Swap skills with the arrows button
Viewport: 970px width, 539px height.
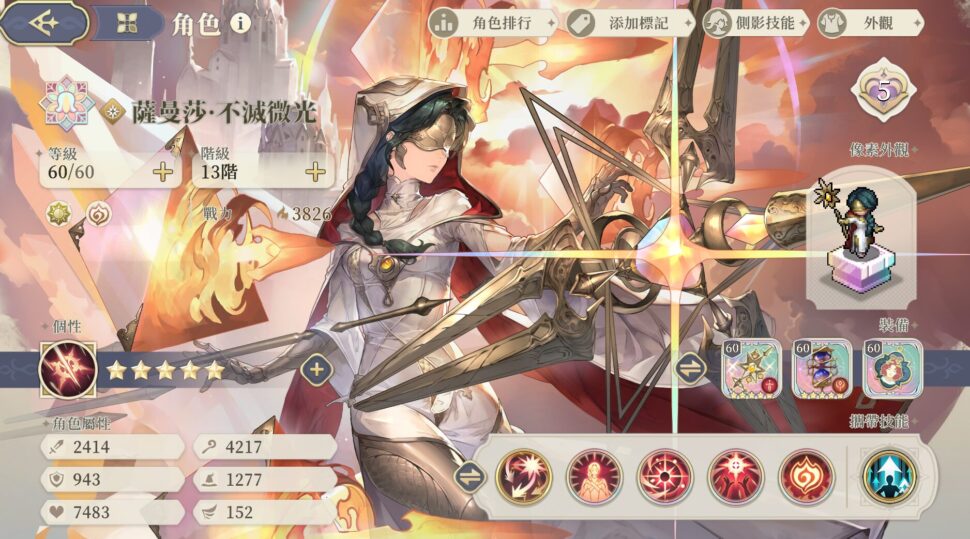468,476
